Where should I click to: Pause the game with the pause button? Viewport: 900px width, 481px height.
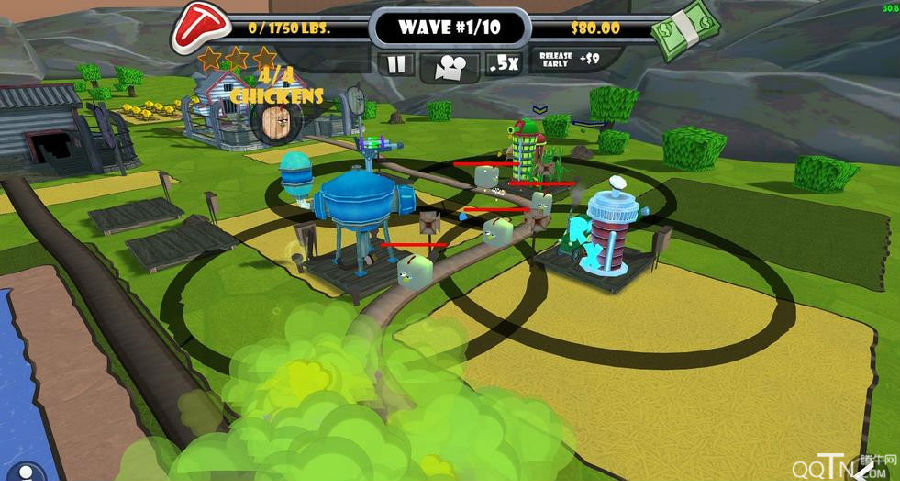click(x=398, y=64)
